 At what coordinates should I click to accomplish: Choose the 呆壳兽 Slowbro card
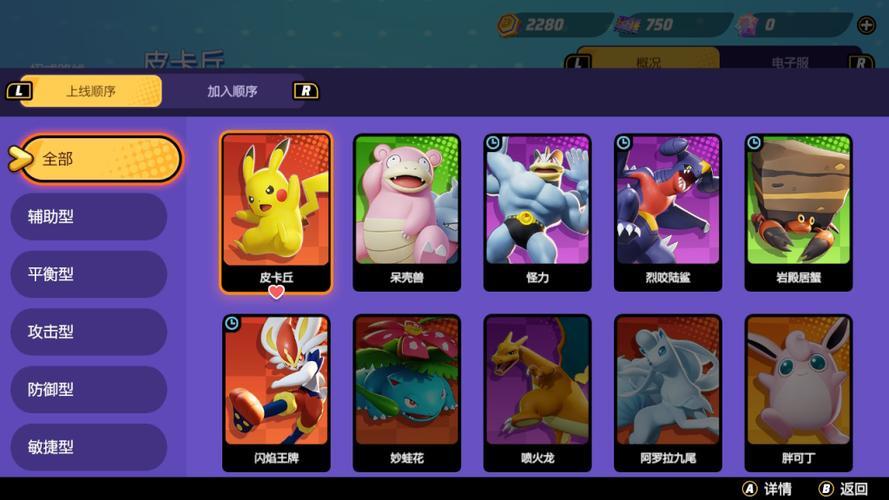pyautogui.click(x=407, y=212)
